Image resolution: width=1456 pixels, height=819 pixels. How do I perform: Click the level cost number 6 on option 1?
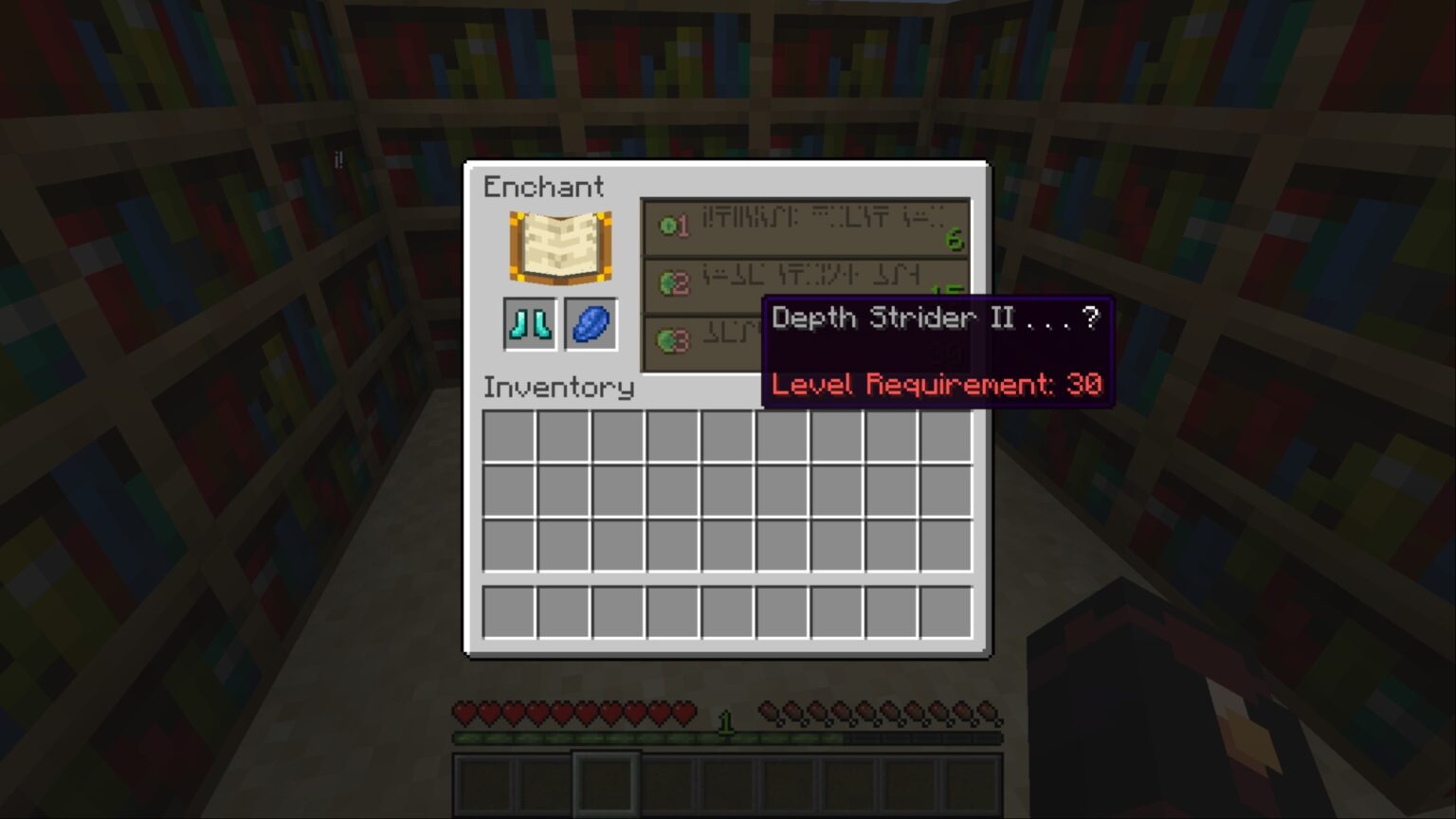(955, 242)
